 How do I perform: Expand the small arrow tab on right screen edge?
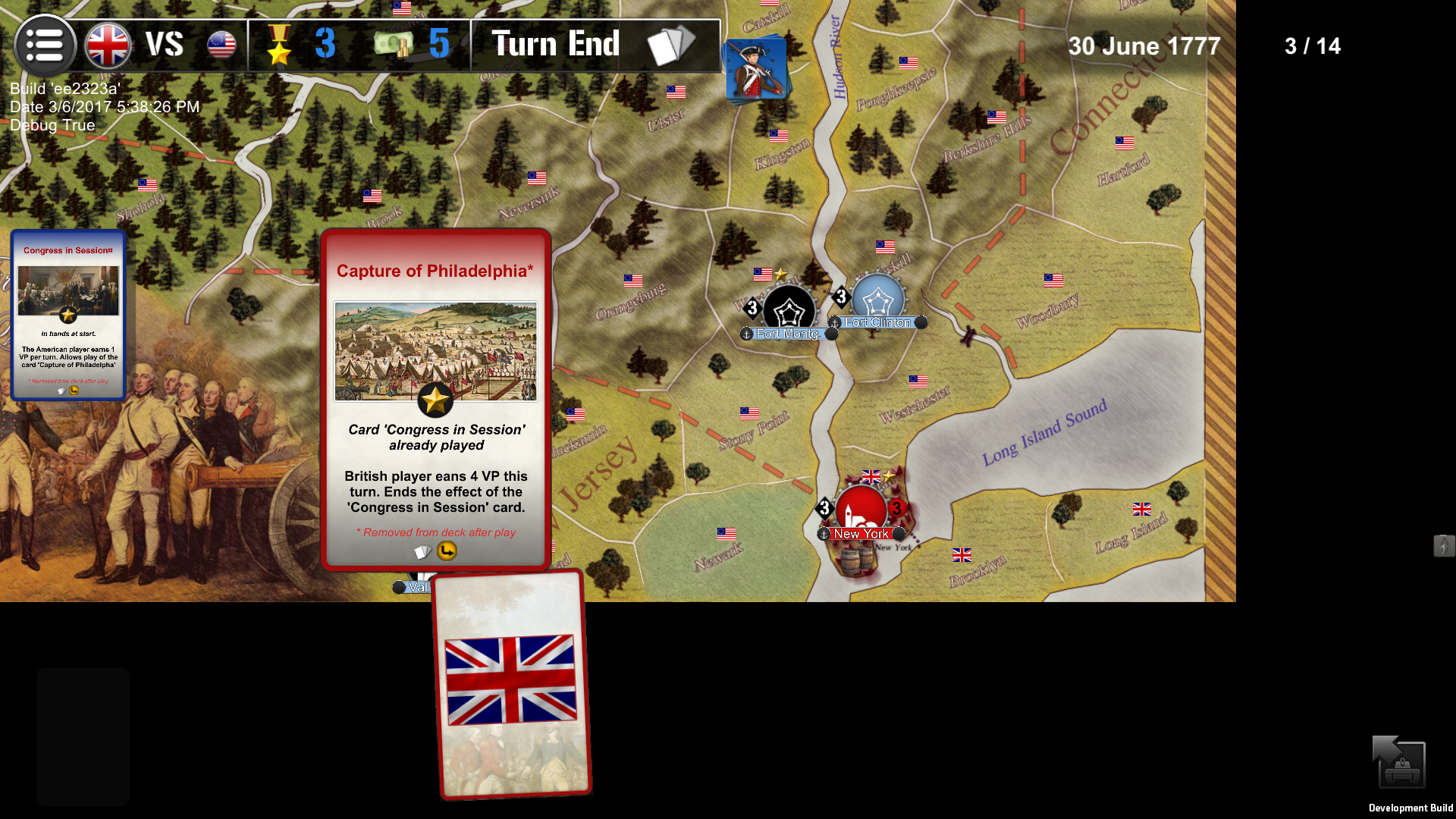[1445, 545]
